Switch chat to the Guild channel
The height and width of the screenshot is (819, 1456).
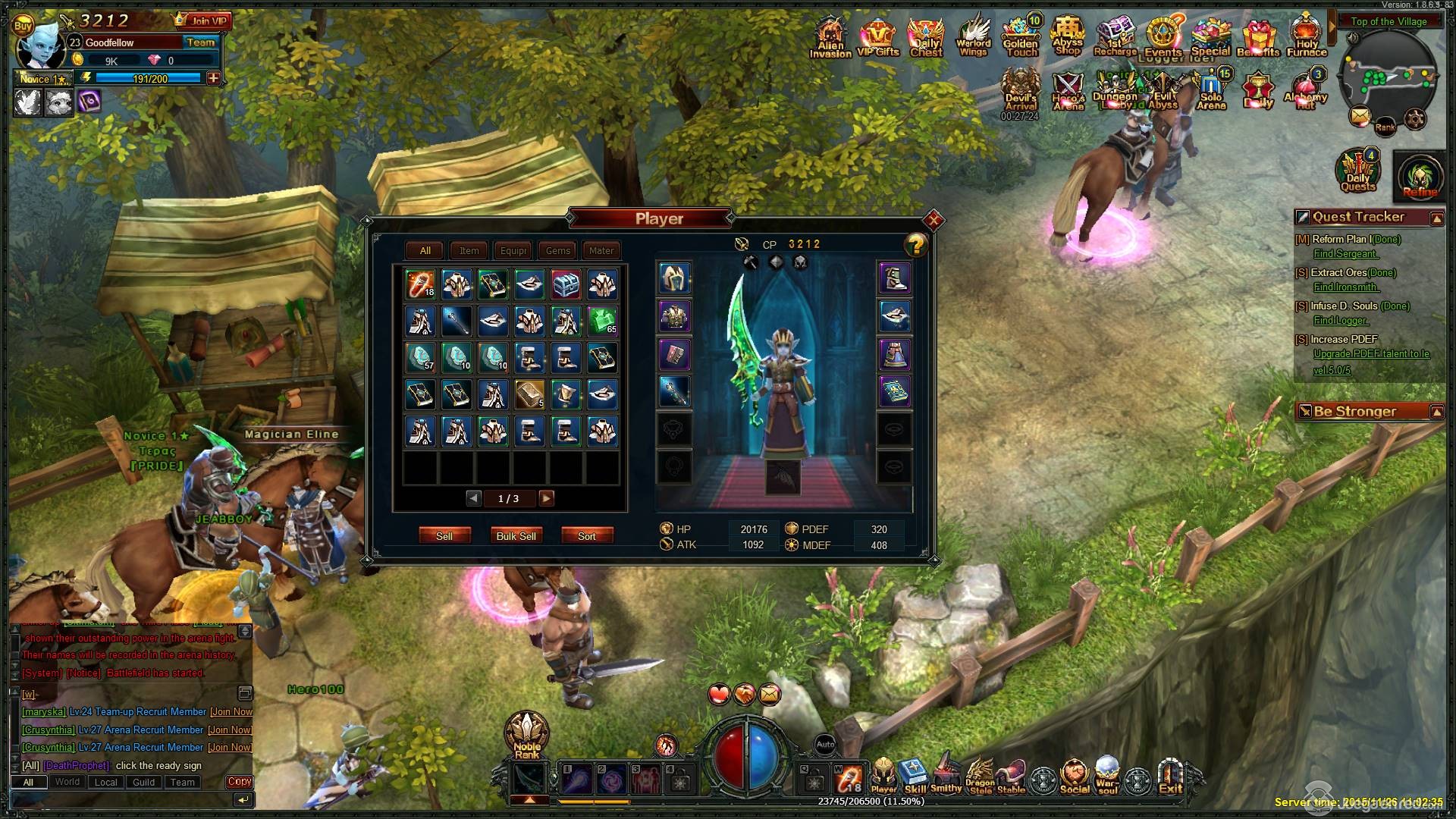143,782
